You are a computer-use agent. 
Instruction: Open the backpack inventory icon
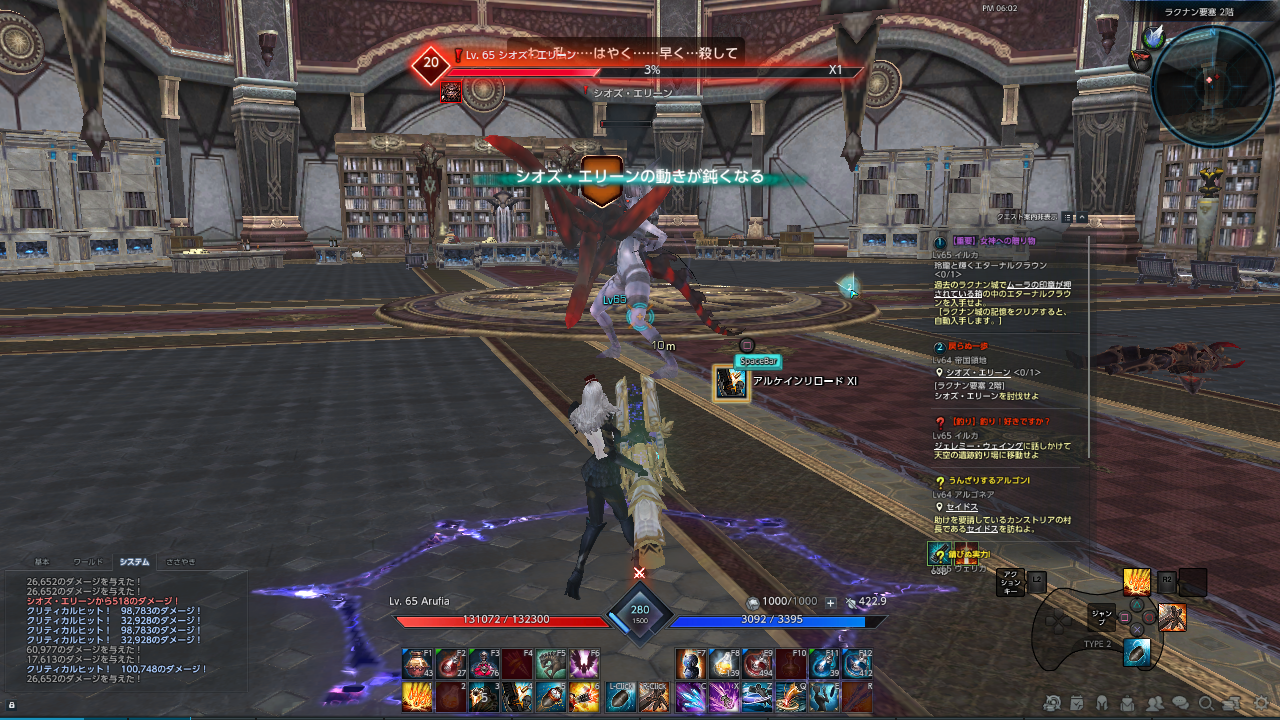[x=1128, y=703]
